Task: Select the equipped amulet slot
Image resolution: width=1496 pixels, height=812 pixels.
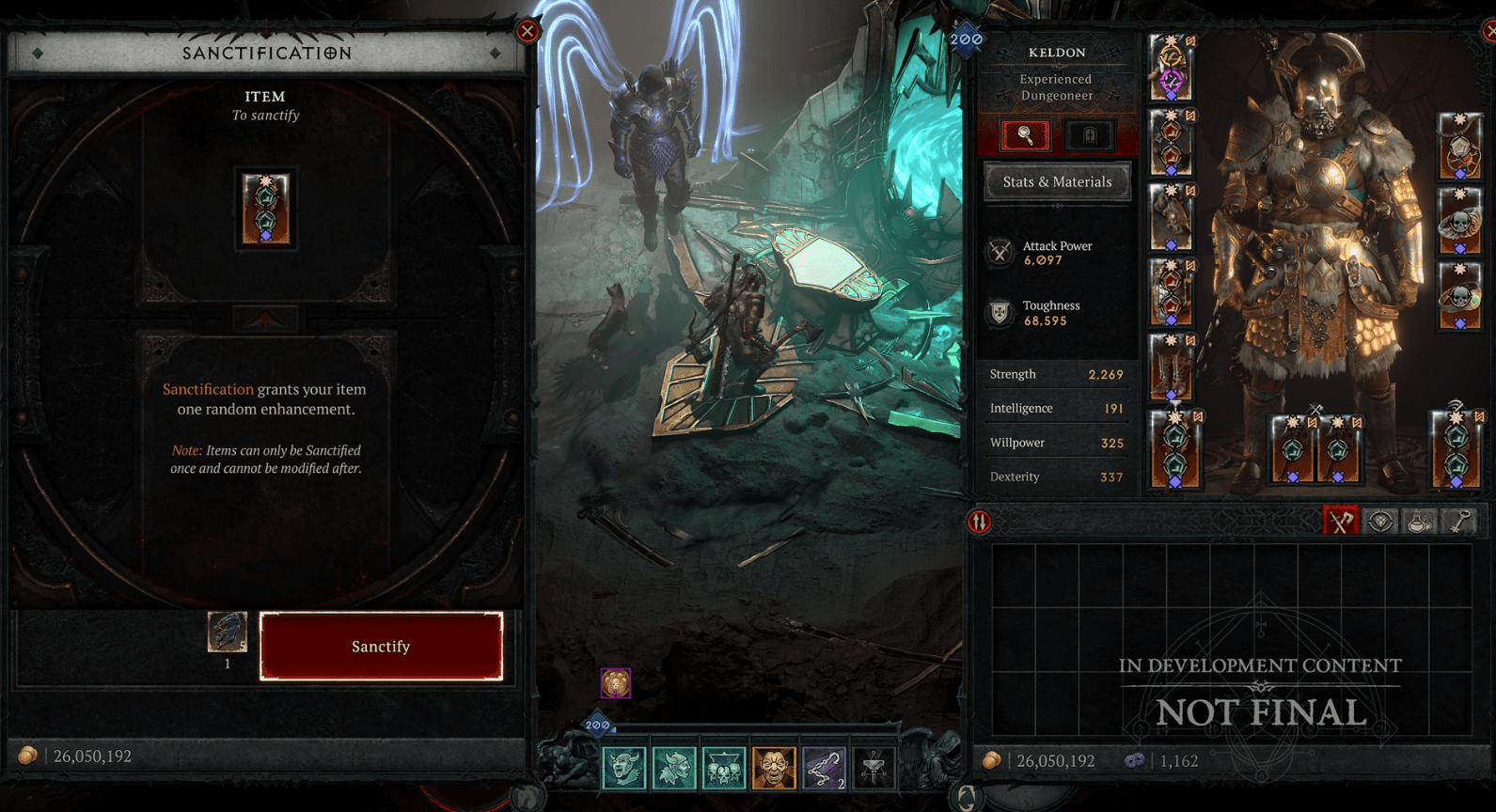Action: [x=1459, y=147]
